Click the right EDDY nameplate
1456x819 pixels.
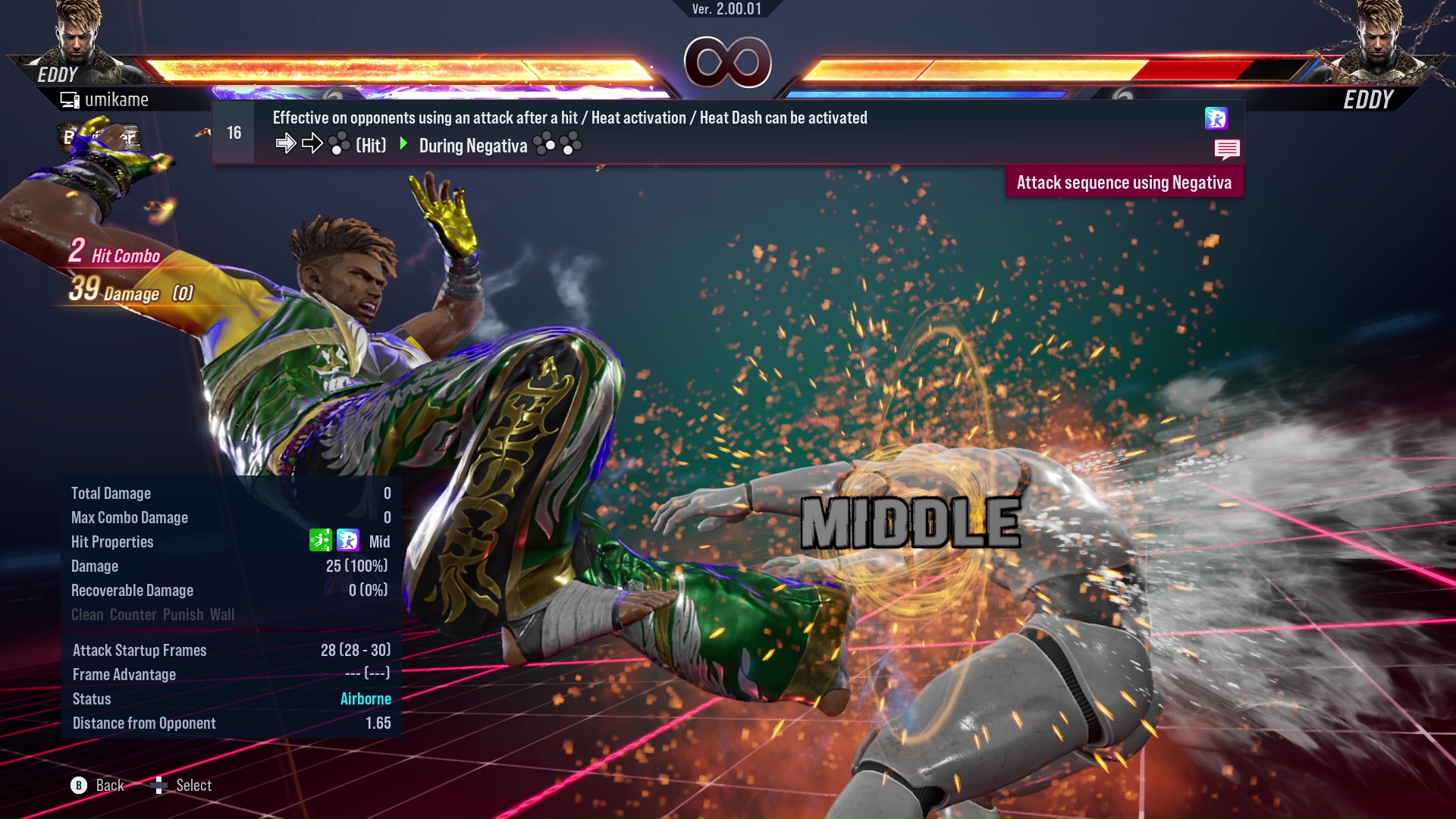pyautogui.click(x=1370, y=100)
